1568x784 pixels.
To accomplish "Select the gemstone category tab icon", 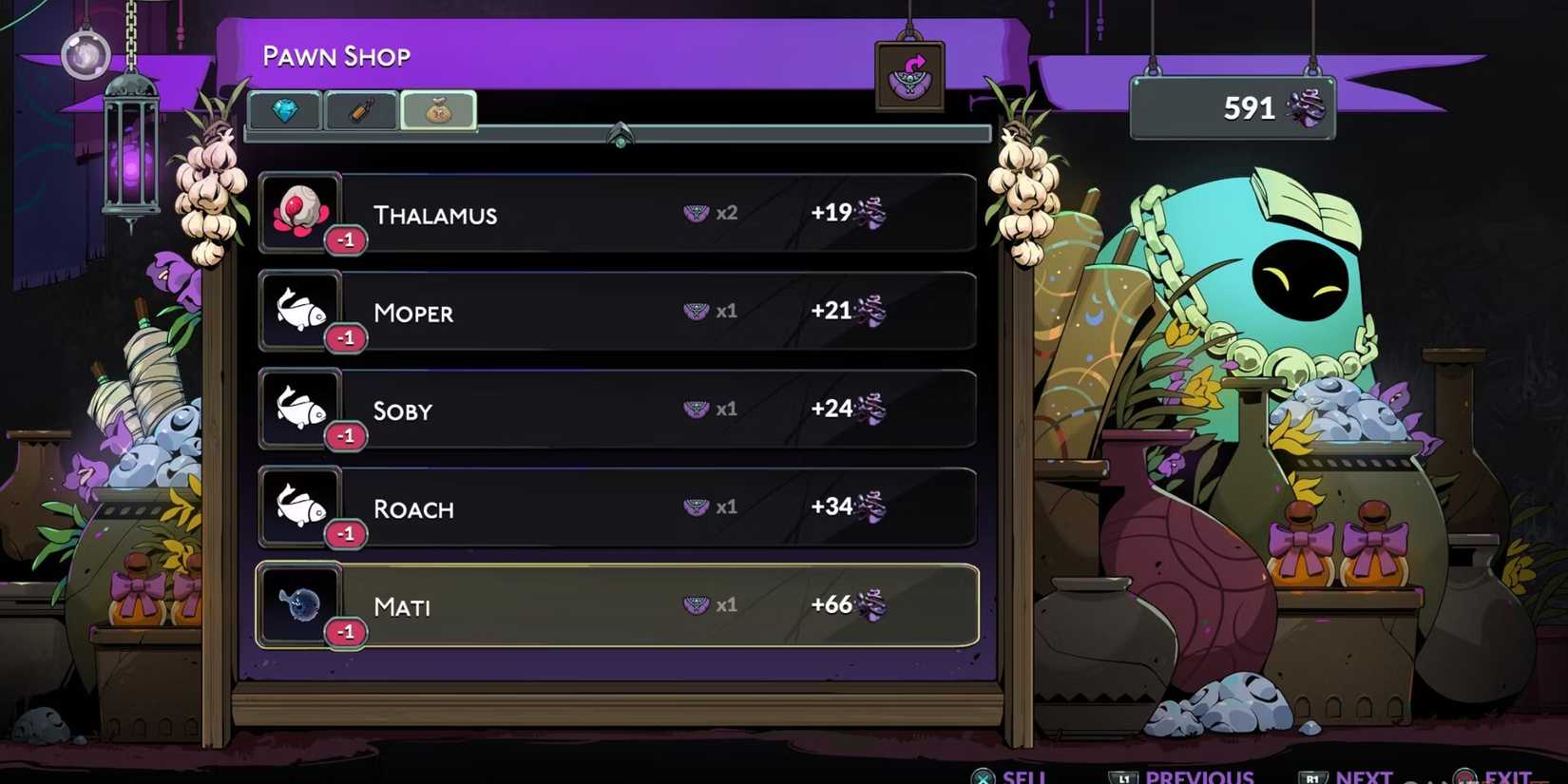I will point(286,110).
